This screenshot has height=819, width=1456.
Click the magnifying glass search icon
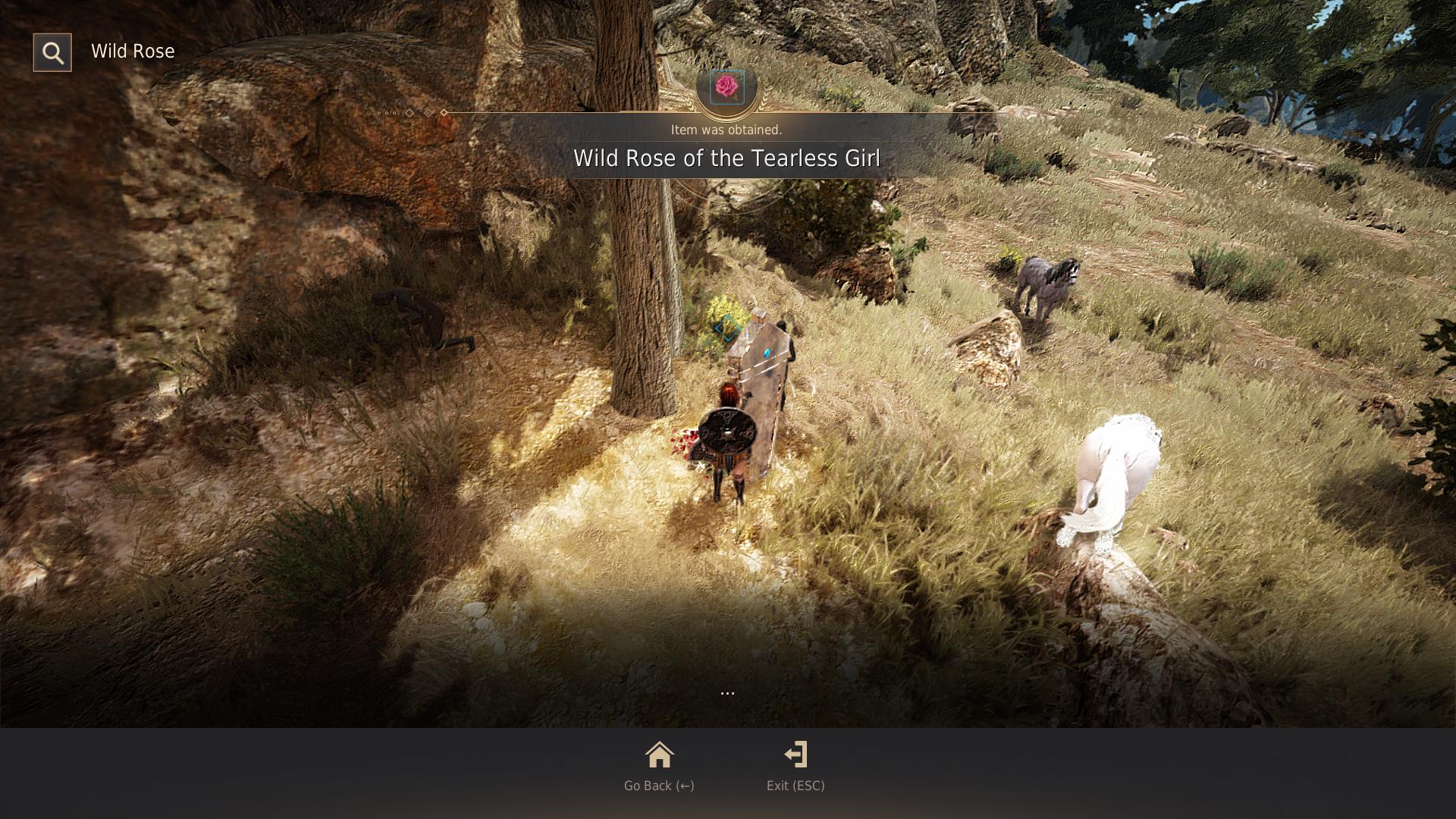(52, 52)
